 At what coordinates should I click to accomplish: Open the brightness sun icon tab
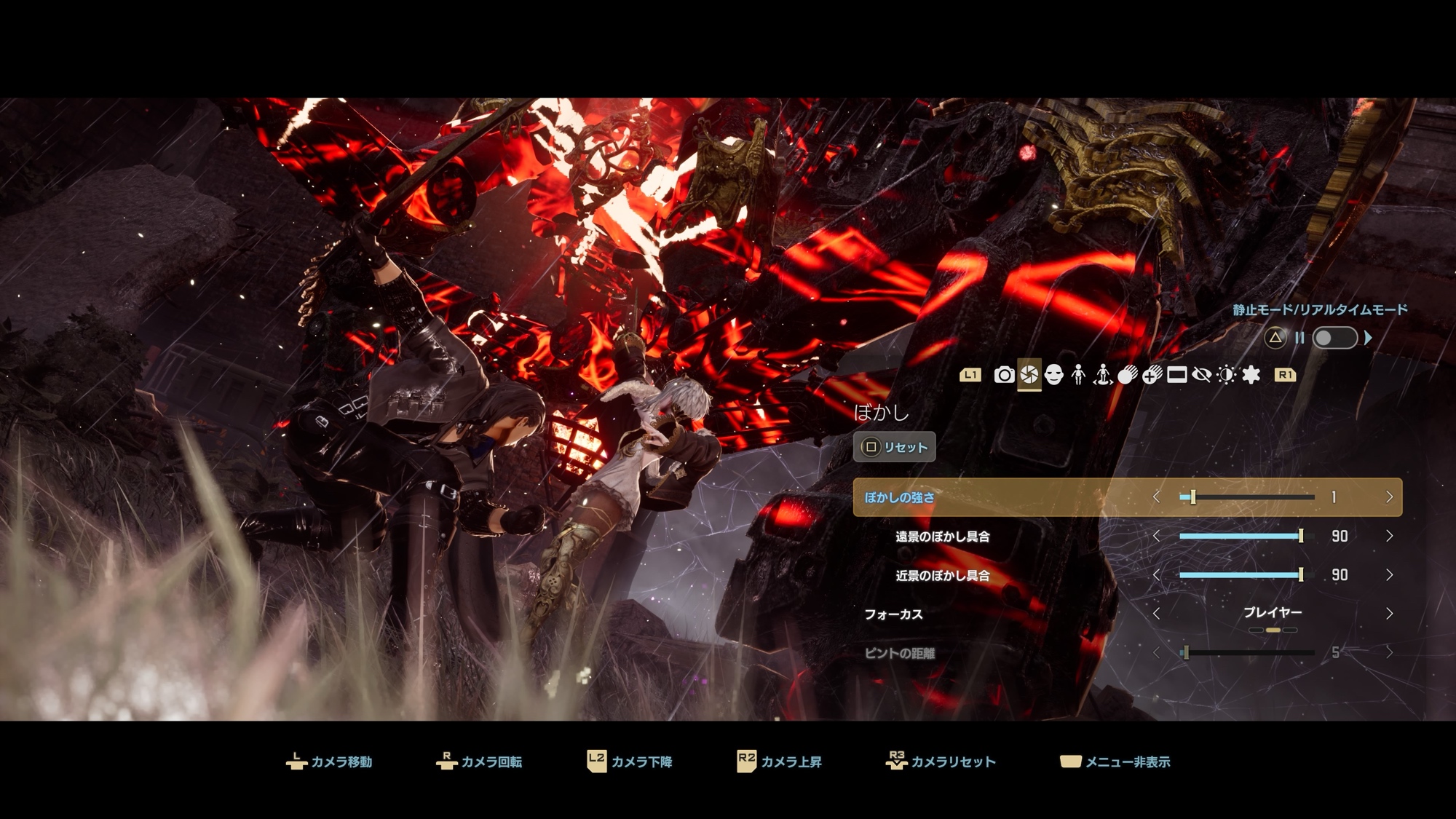[x=1226, y=375]
